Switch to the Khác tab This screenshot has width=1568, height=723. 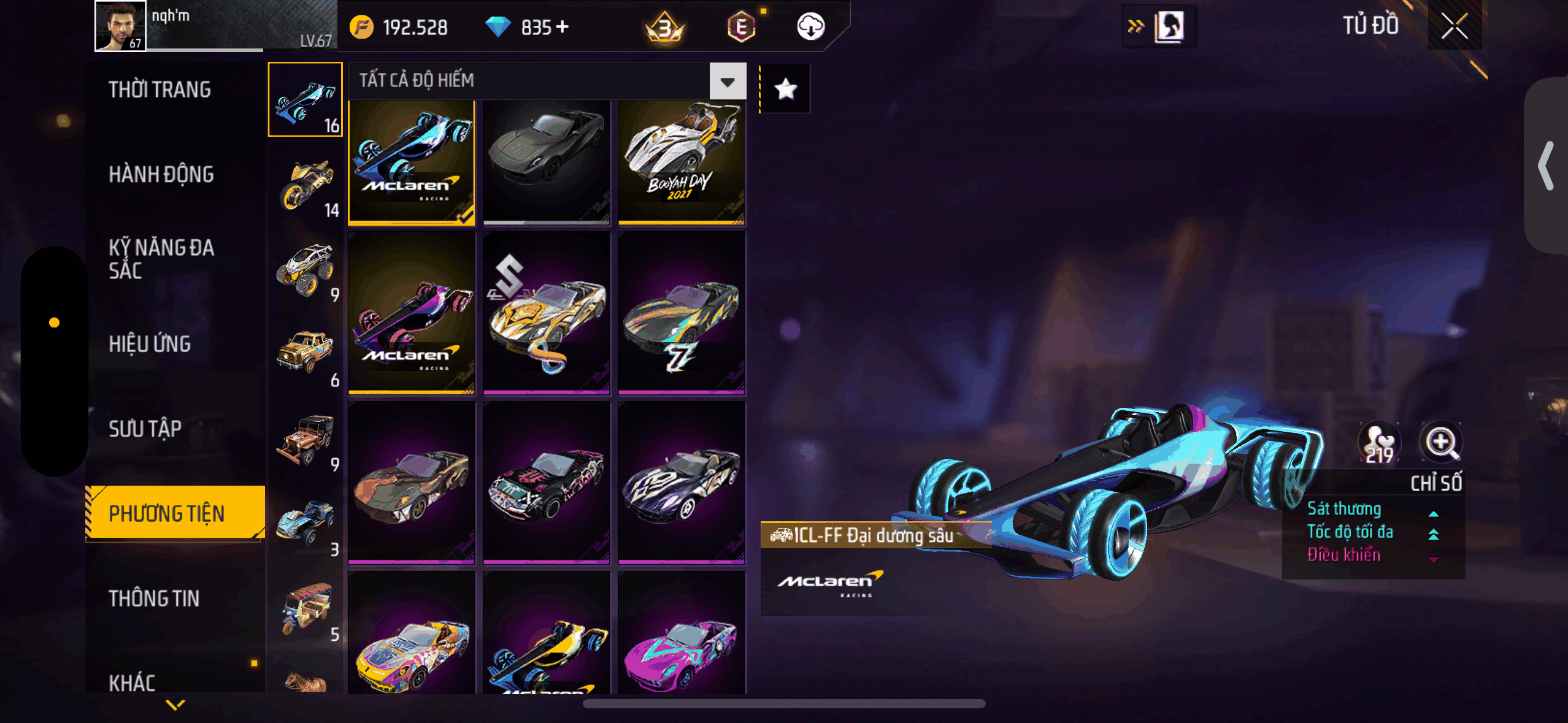pyautogui.click(x=132, y=682)
